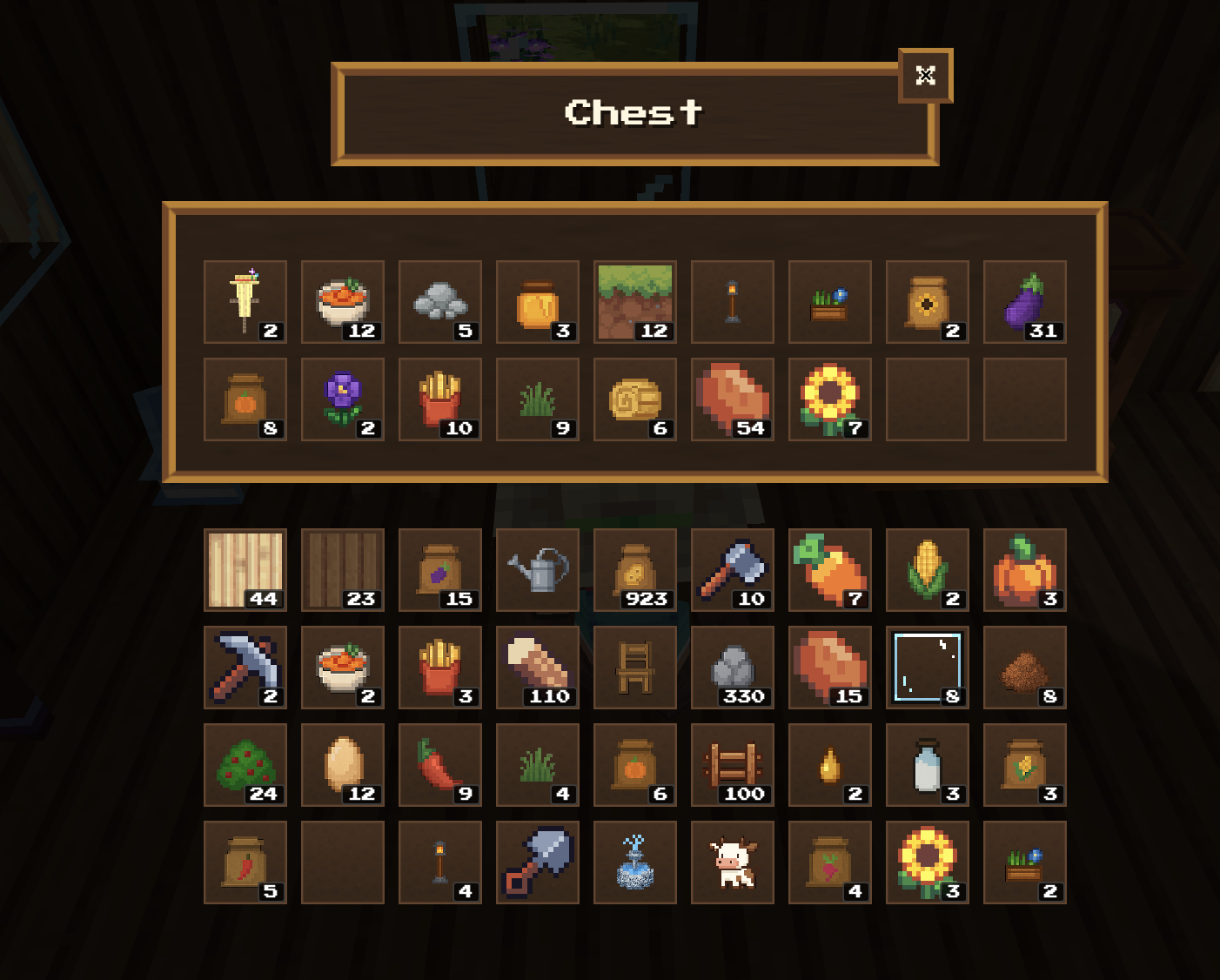Select the red chili pepper stack
The image size is (1220, 980).
[x=439, y=765]
